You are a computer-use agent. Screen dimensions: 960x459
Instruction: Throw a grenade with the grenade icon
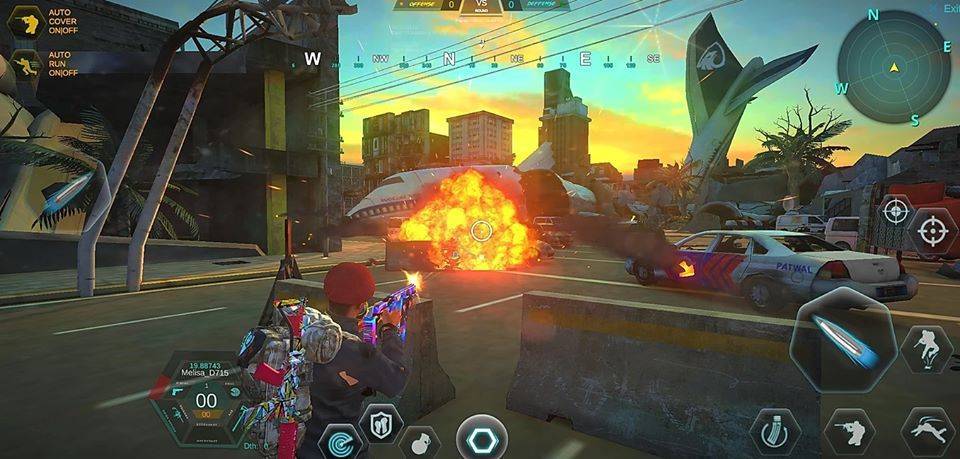pyautogui.click(x=420, y=439)
